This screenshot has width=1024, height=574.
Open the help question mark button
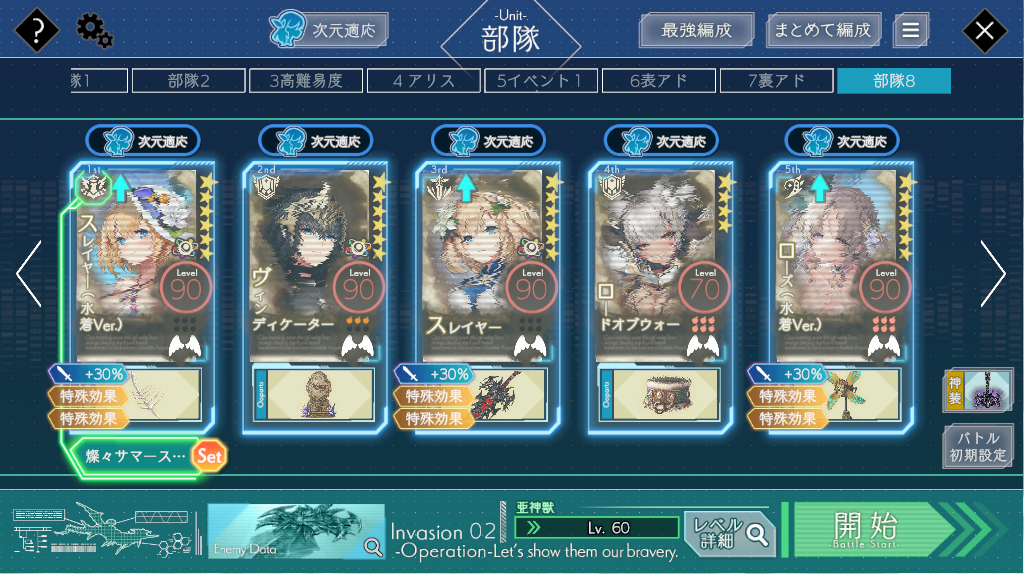point(38,31)
